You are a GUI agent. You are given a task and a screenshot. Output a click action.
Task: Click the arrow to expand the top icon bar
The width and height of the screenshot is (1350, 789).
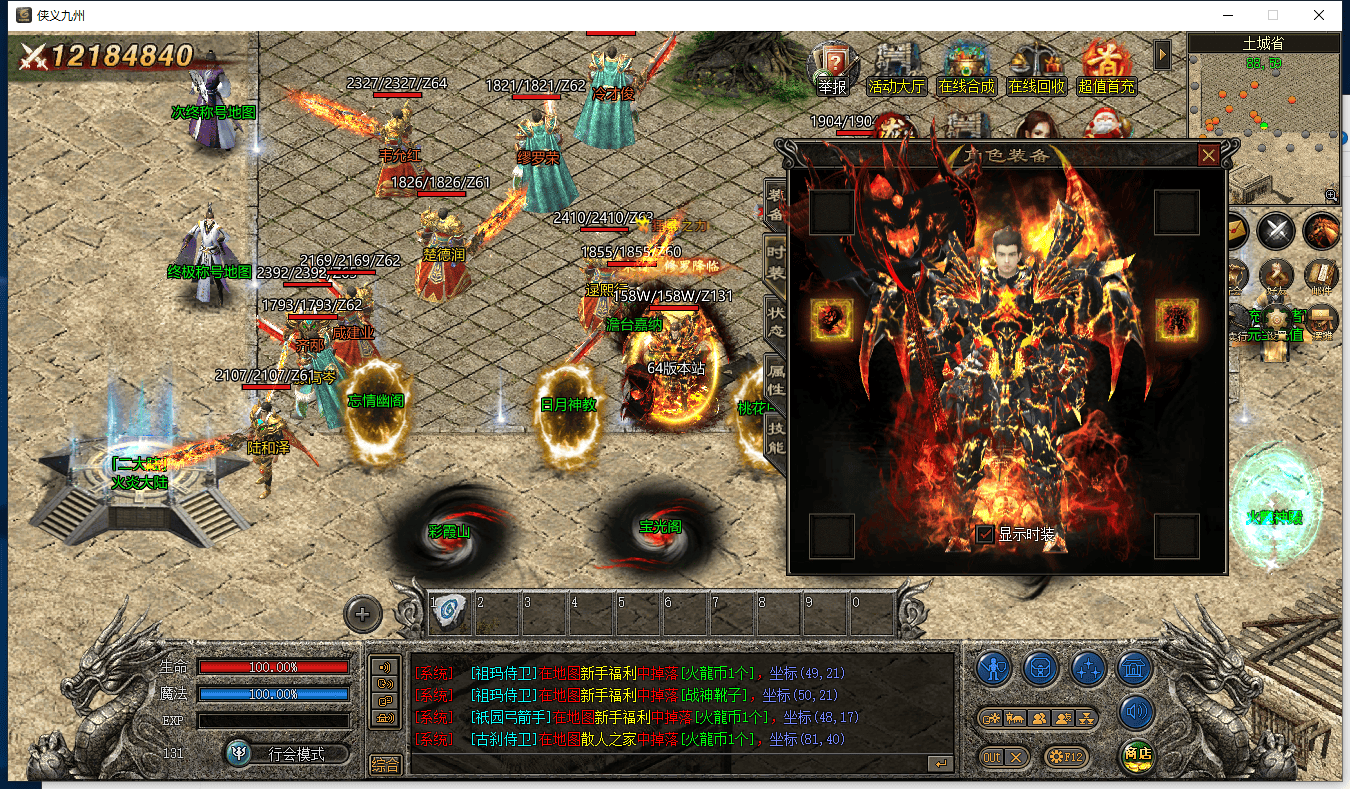tap(1162, 54)
